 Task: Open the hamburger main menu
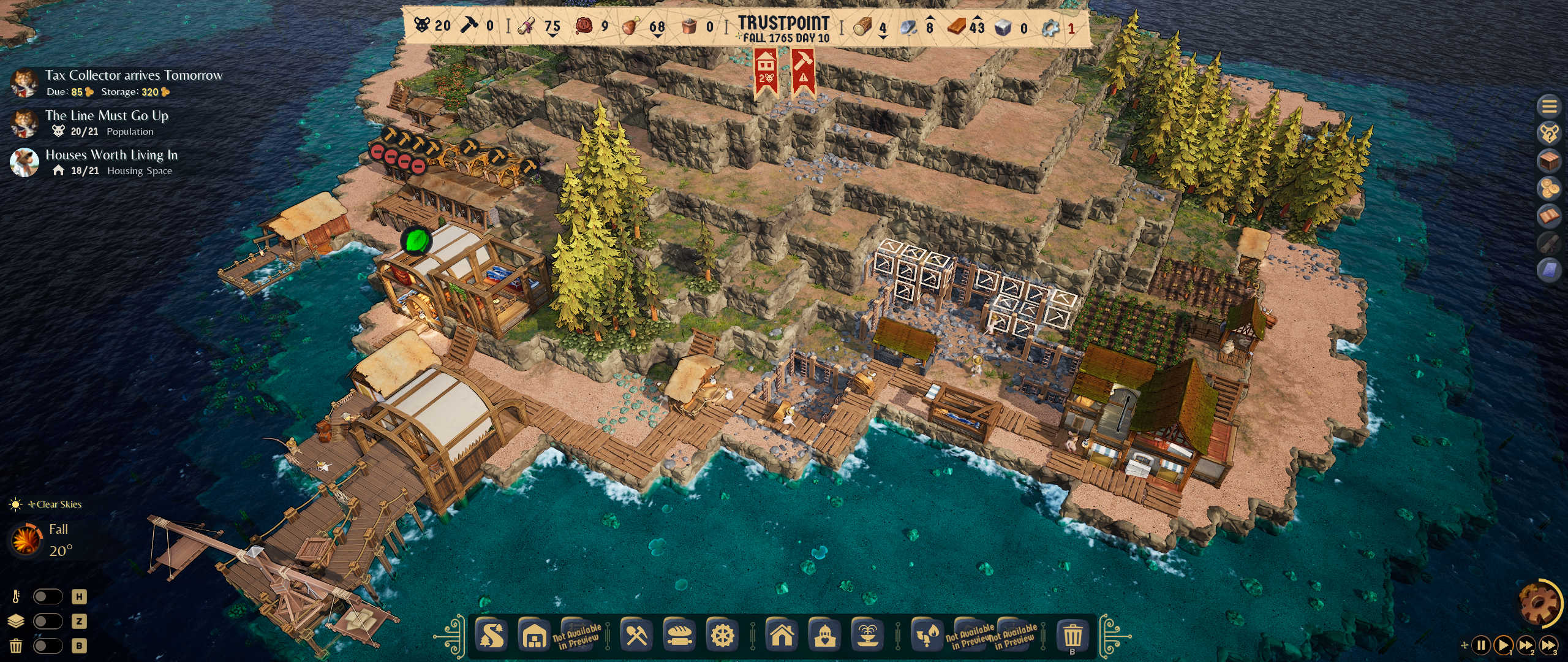1549,107
